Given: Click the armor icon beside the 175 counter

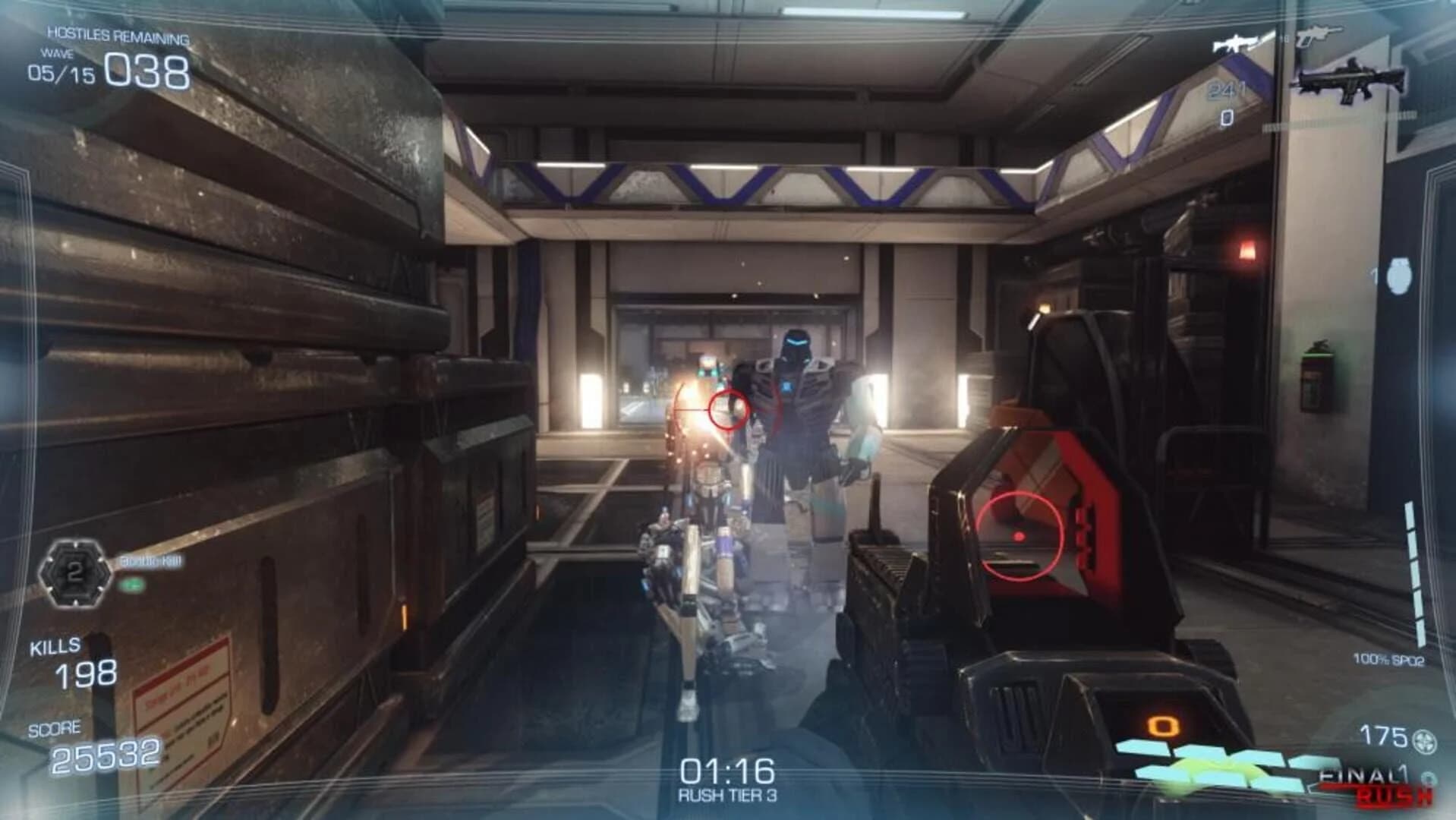Looking at the screenshot, I should click(x=1423, y=740).
